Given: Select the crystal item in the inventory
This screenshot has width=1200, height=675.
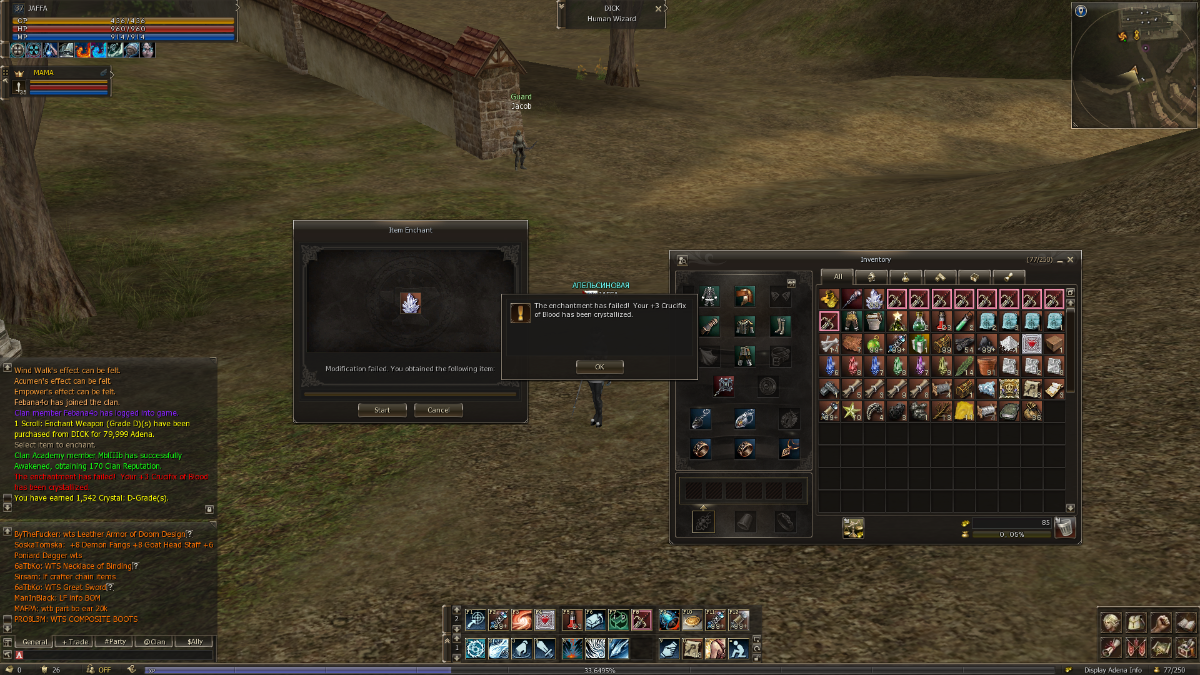Looking at the screenshot, I should pos(874,299).
